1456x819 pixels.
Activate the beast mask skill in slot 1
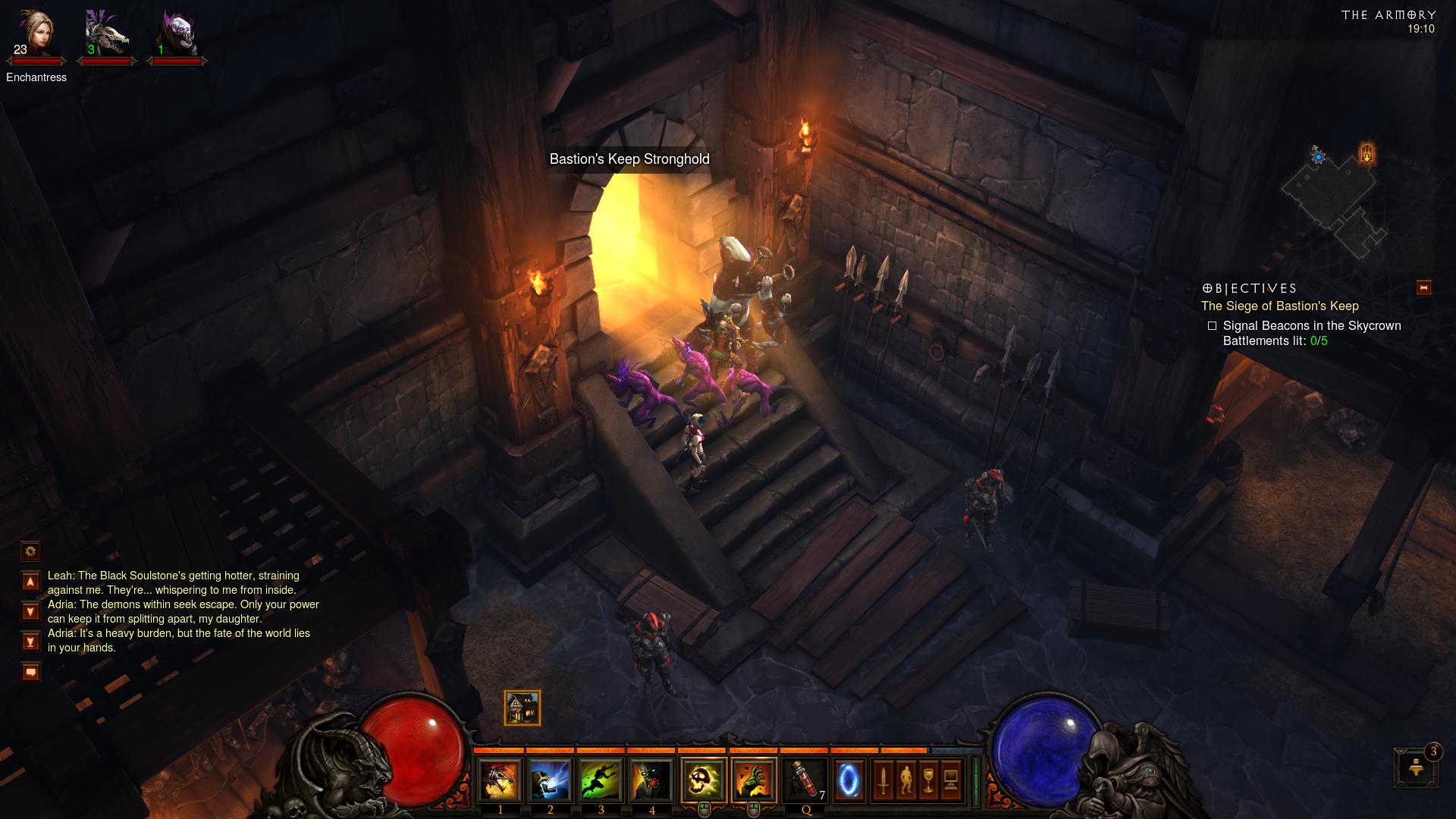coord(500,780)
